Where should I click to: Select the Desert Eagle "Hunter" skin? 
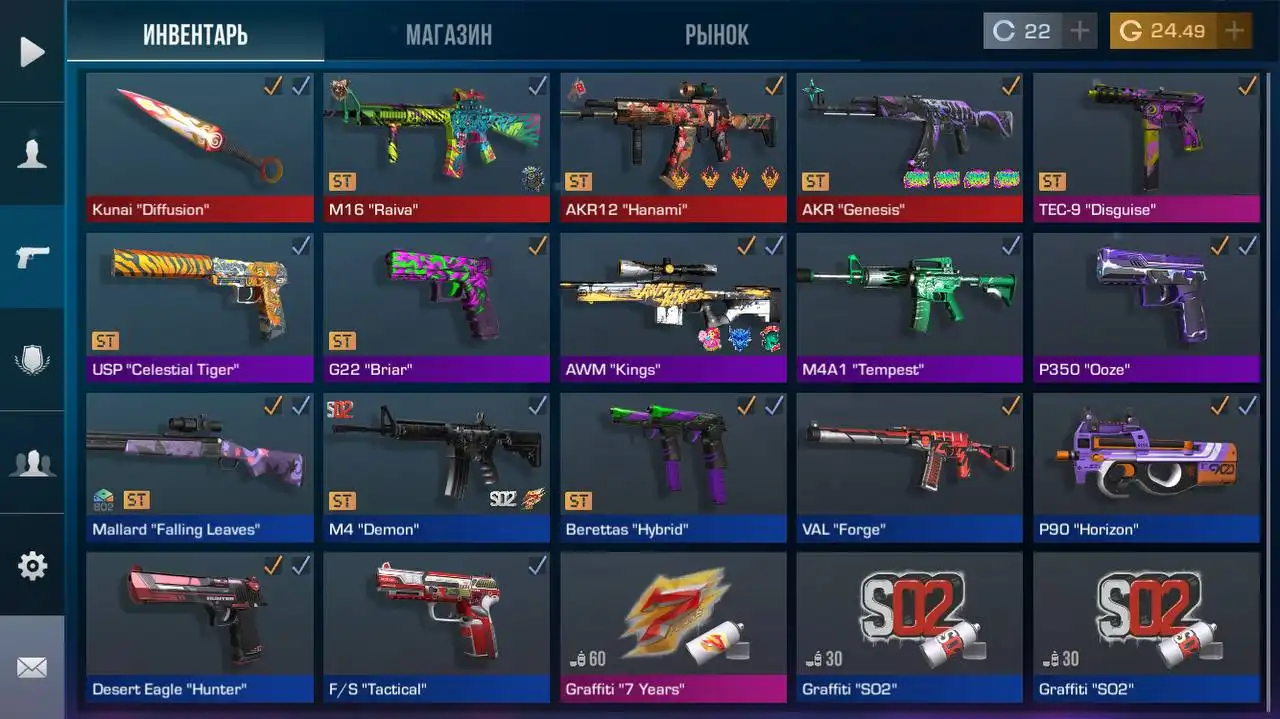(199, 626)
